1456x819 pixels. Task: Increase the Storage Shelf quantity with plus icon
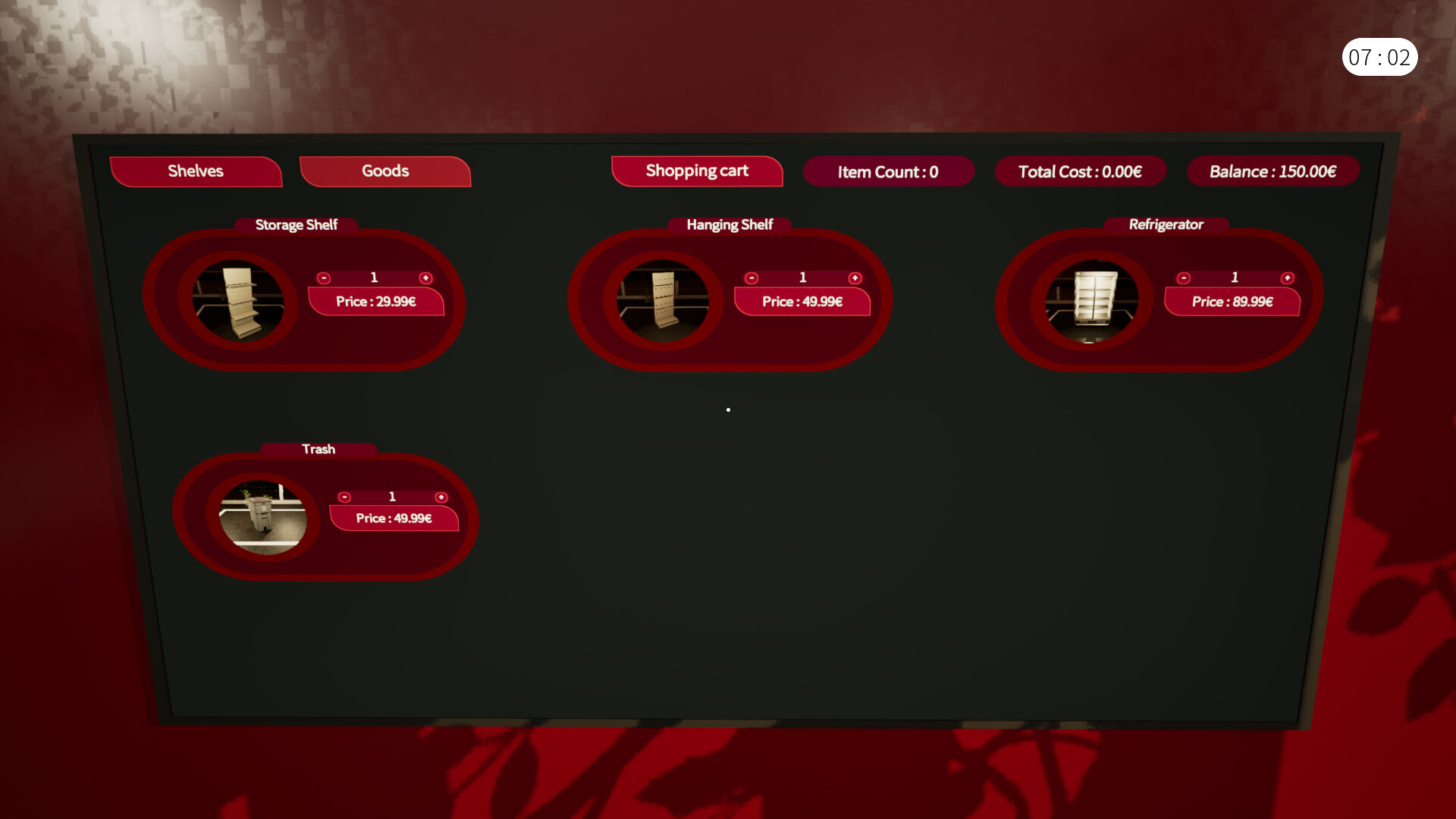(425, 278)
